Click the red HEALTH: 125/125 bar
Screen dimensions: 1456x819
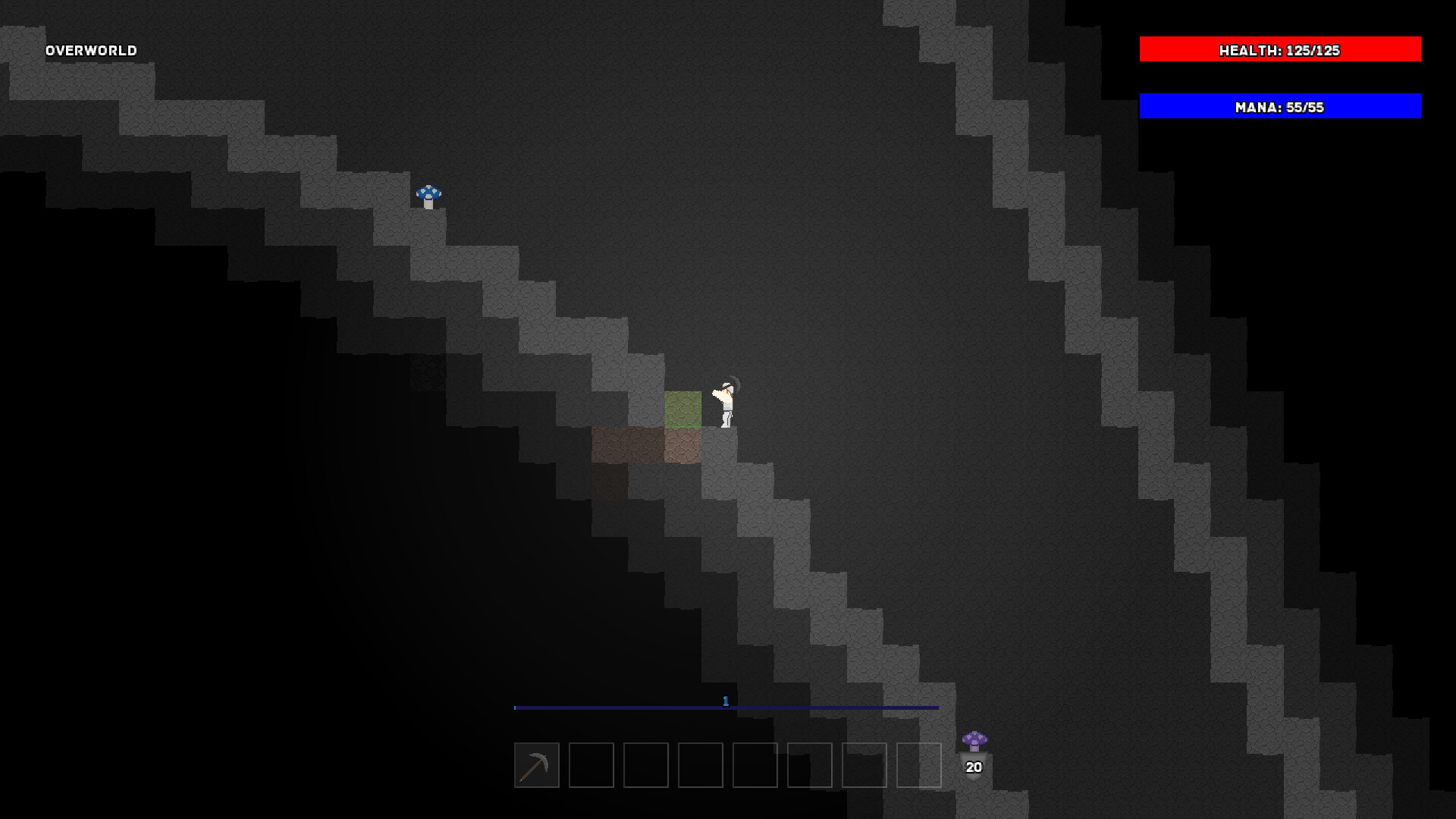[x=1279, y=49]
